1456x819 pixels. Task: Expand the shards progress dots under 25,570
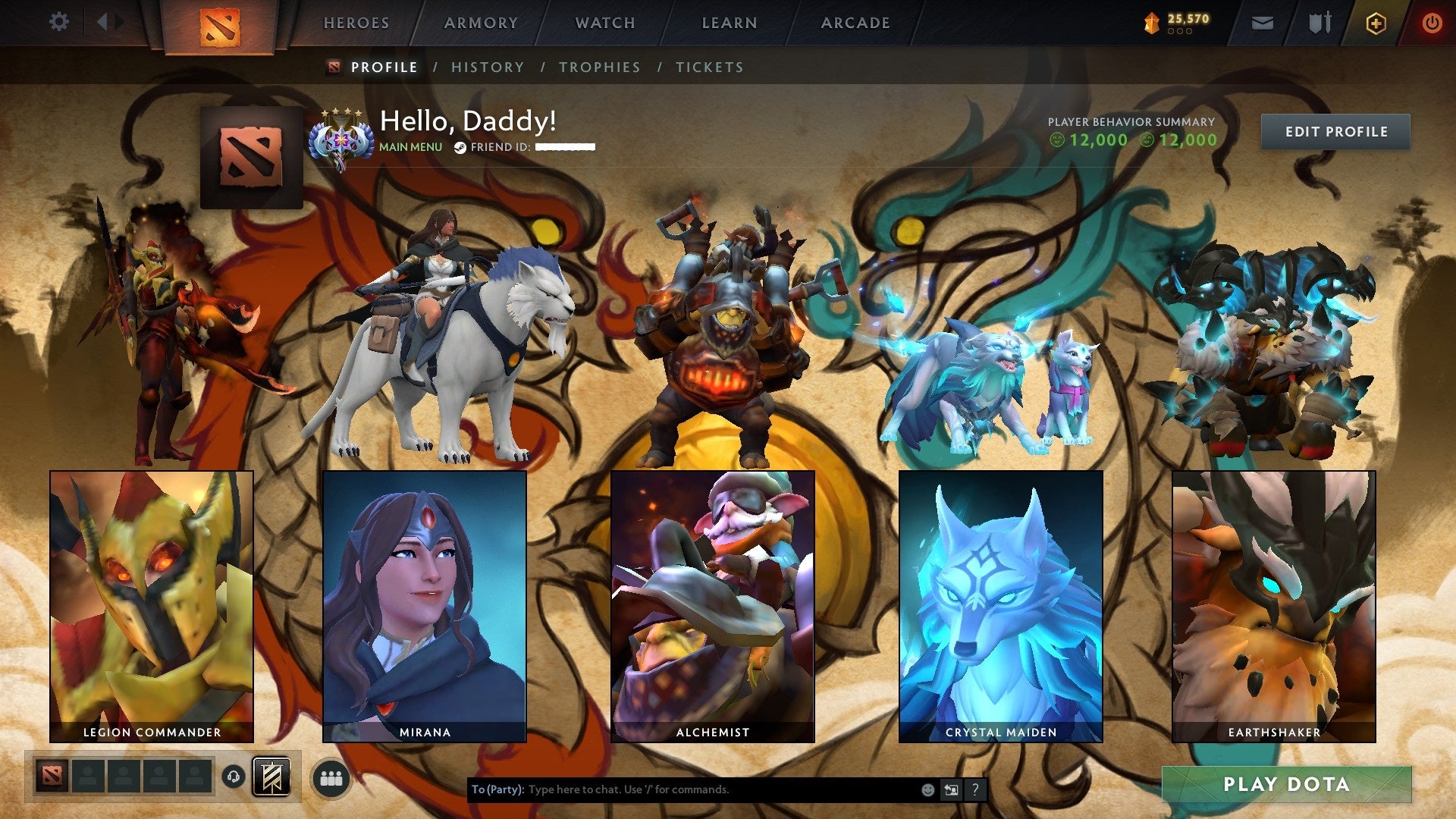coord(1181,31)
